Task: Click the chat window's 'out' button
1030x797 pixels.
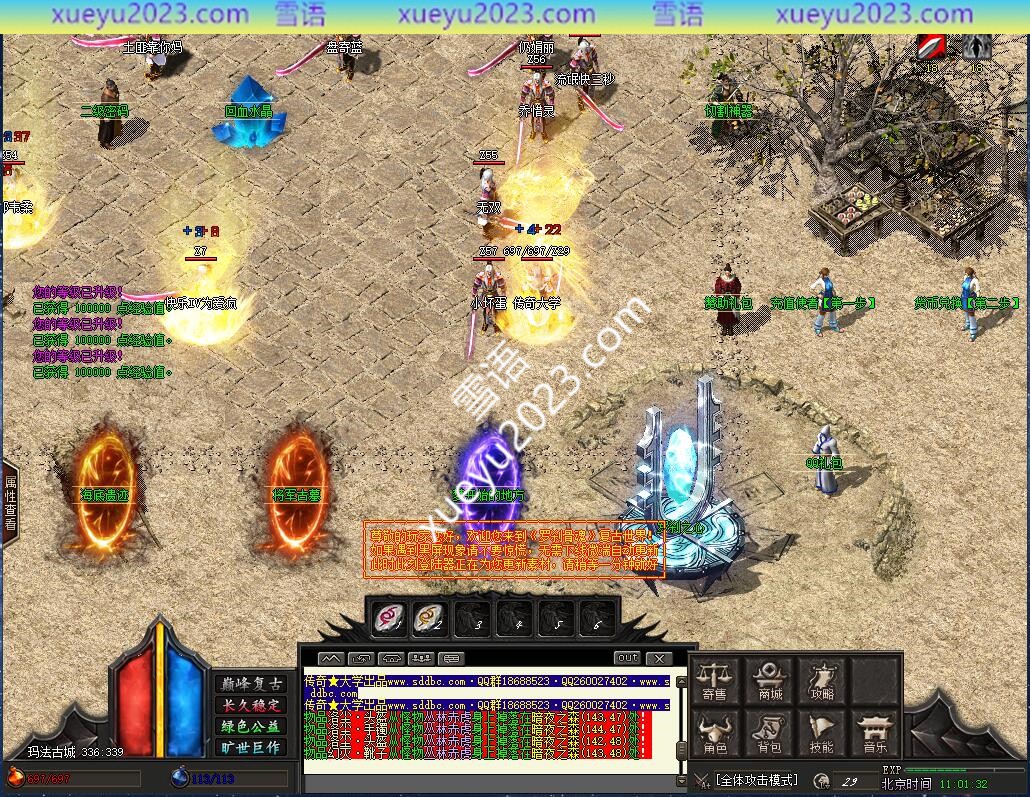Action: coord(627,658)
